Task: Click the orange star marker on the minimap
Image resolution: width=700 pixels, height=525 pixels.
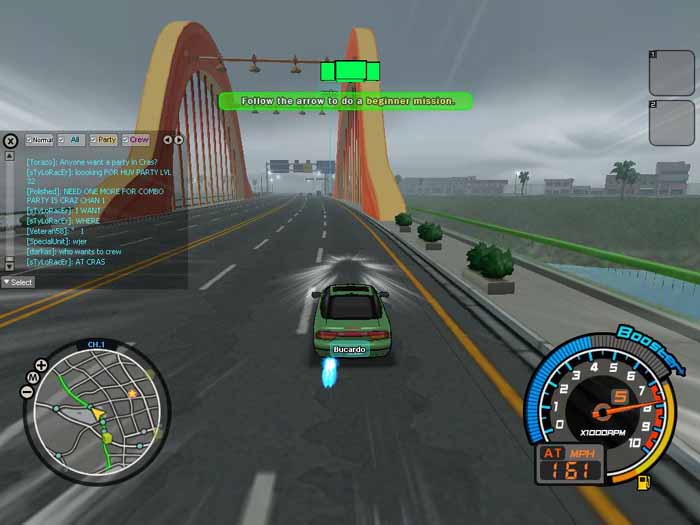Action: [132, 394]
